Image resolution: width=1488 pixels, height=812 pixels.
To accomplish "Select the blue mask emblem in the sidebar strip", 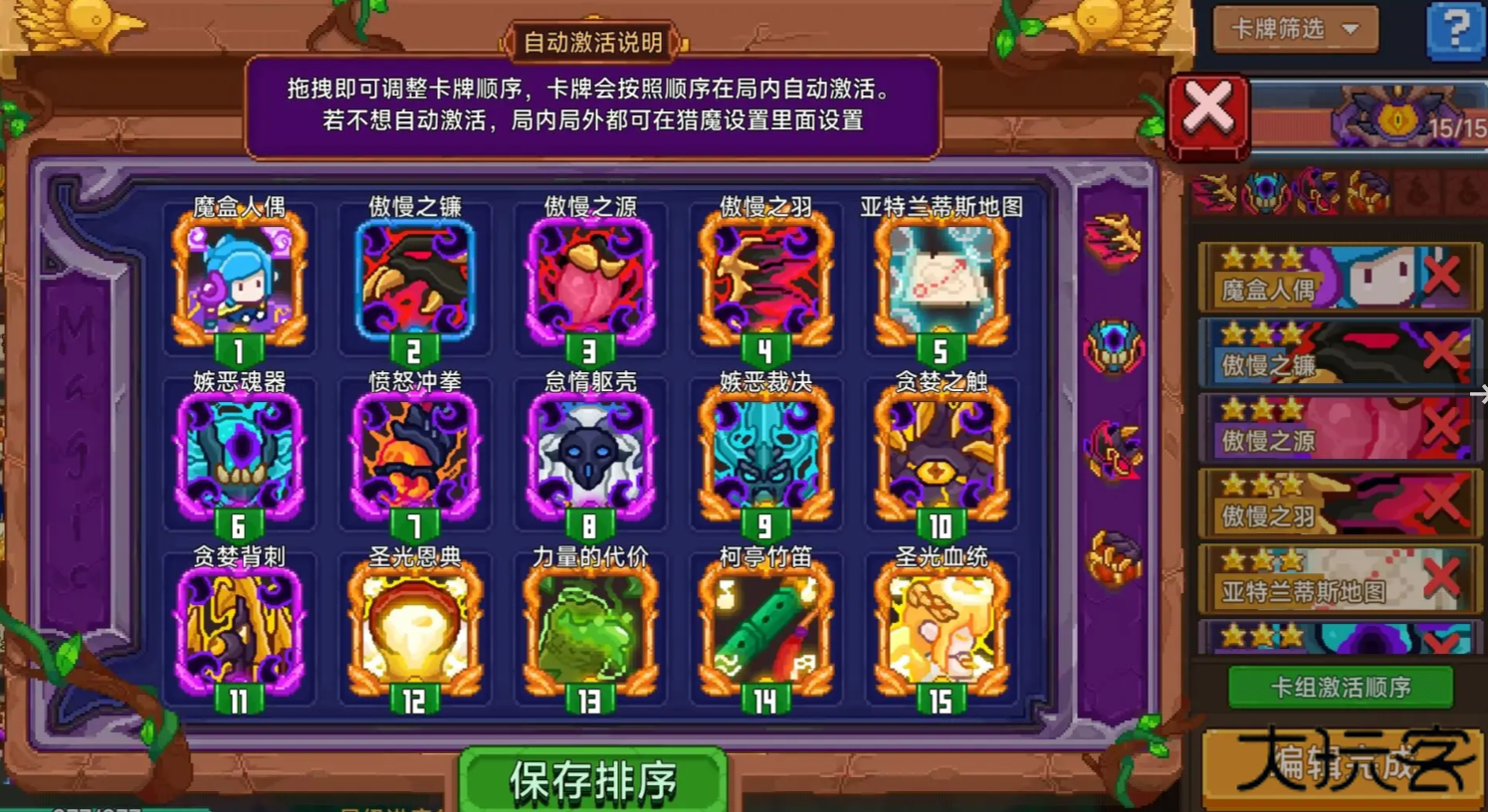I will 1112,343.
